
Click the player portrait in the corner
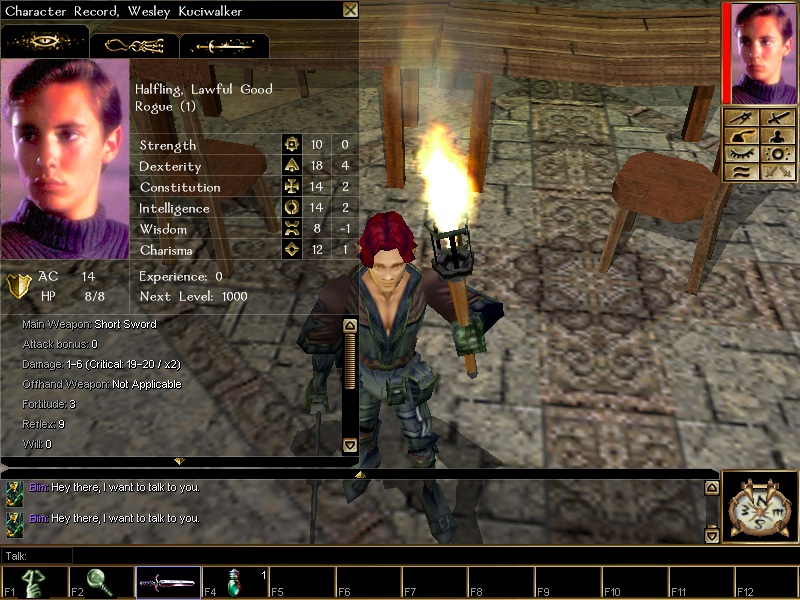[x=761, y=51]
